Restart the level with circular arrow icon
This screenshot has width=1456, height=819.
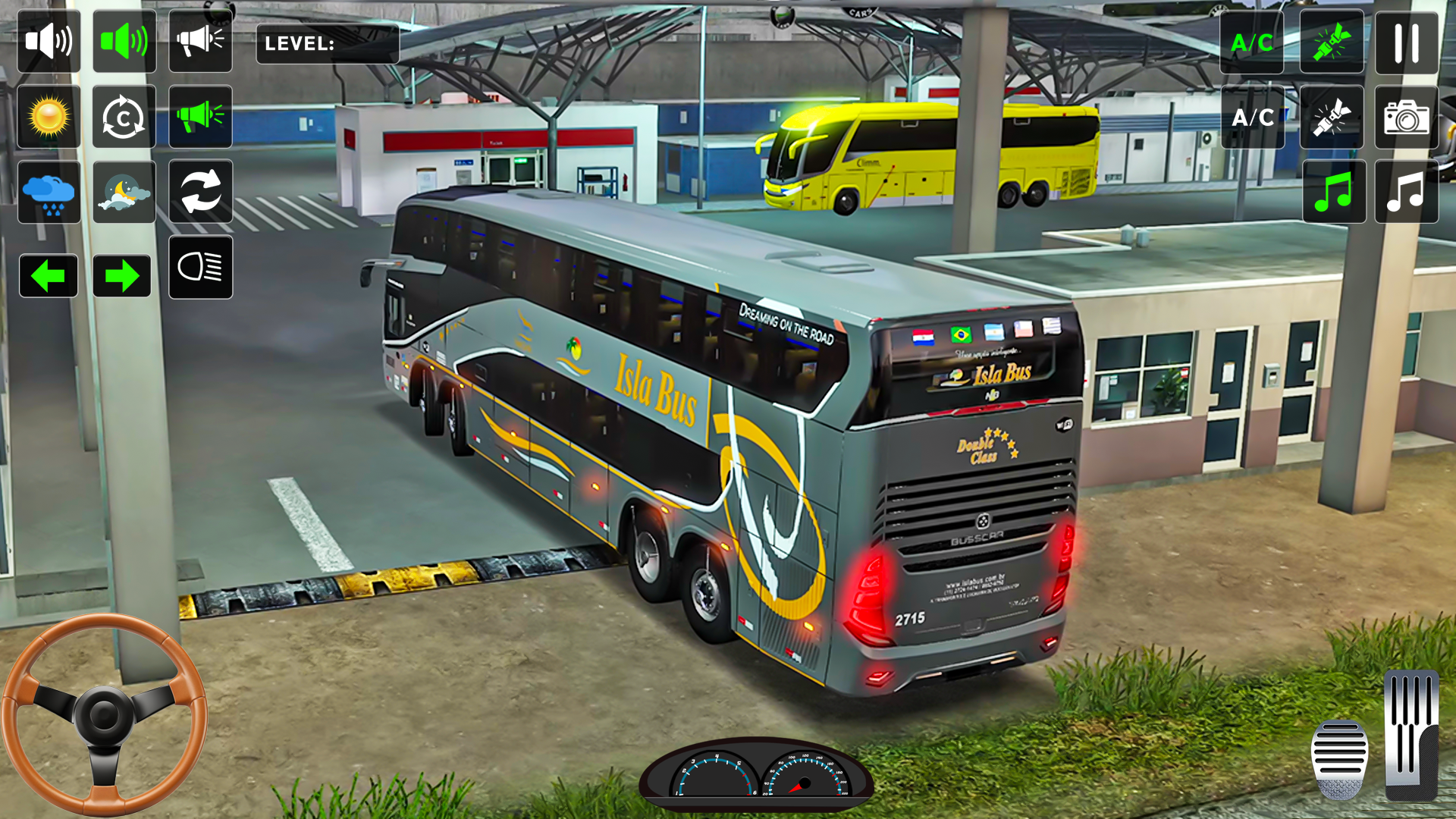point(124,117)
